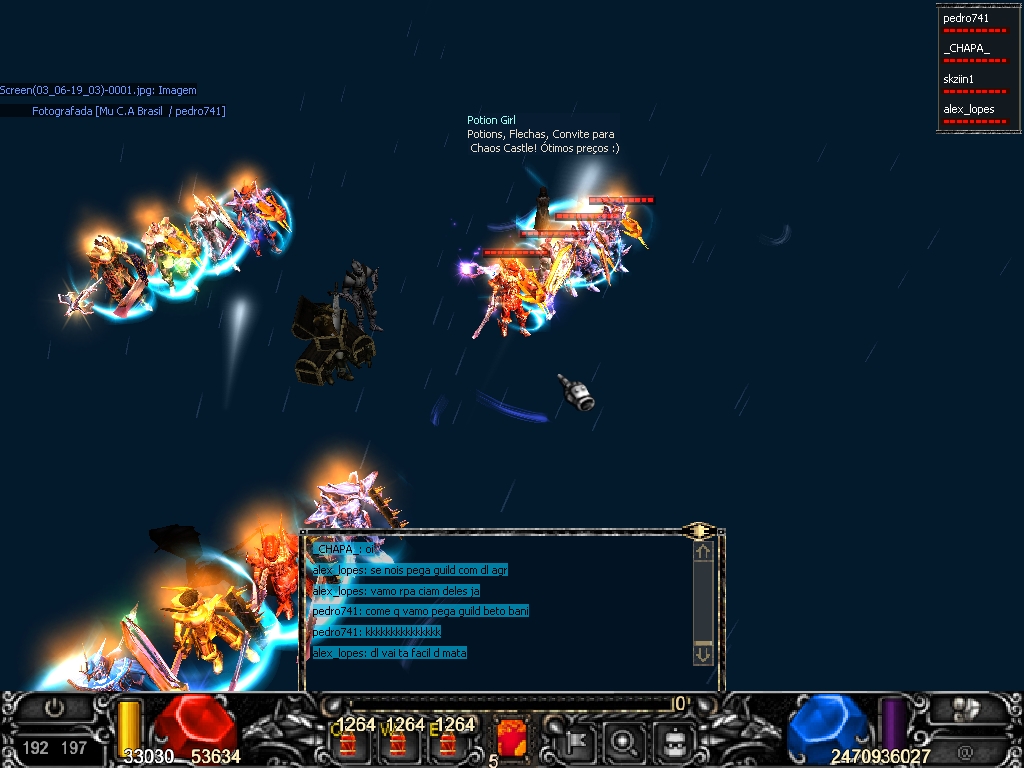Viewport: 1024px width, 768px height.
Task: Click the @ button in the corner
Action: point(965,750)
